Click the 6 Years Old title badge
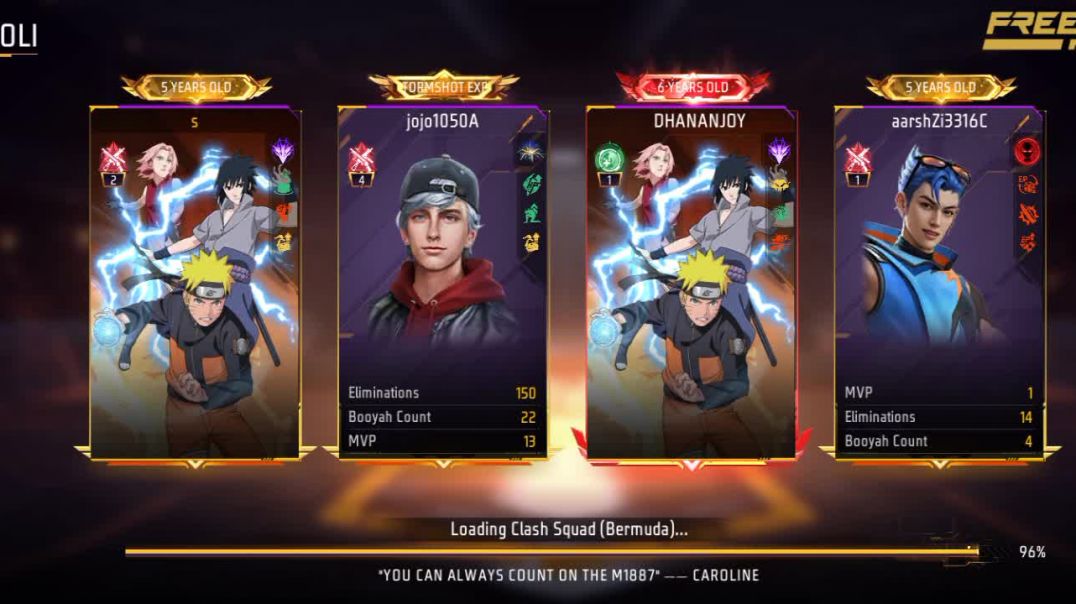The height and width of the screenshot is (604, 1076). 693,87
